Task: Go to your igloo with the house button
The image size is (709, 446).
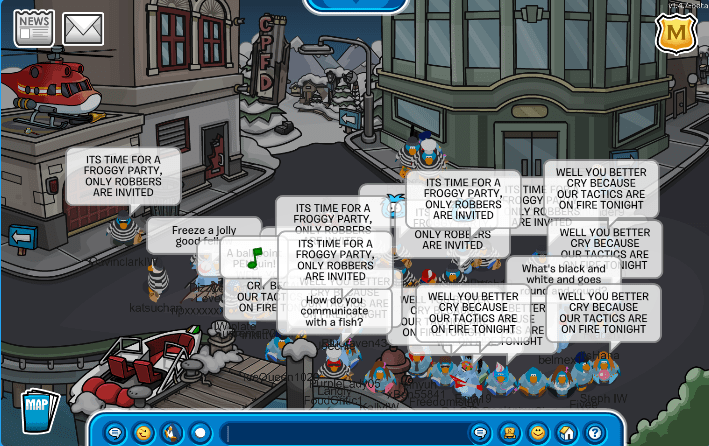Action: (566, 433)
